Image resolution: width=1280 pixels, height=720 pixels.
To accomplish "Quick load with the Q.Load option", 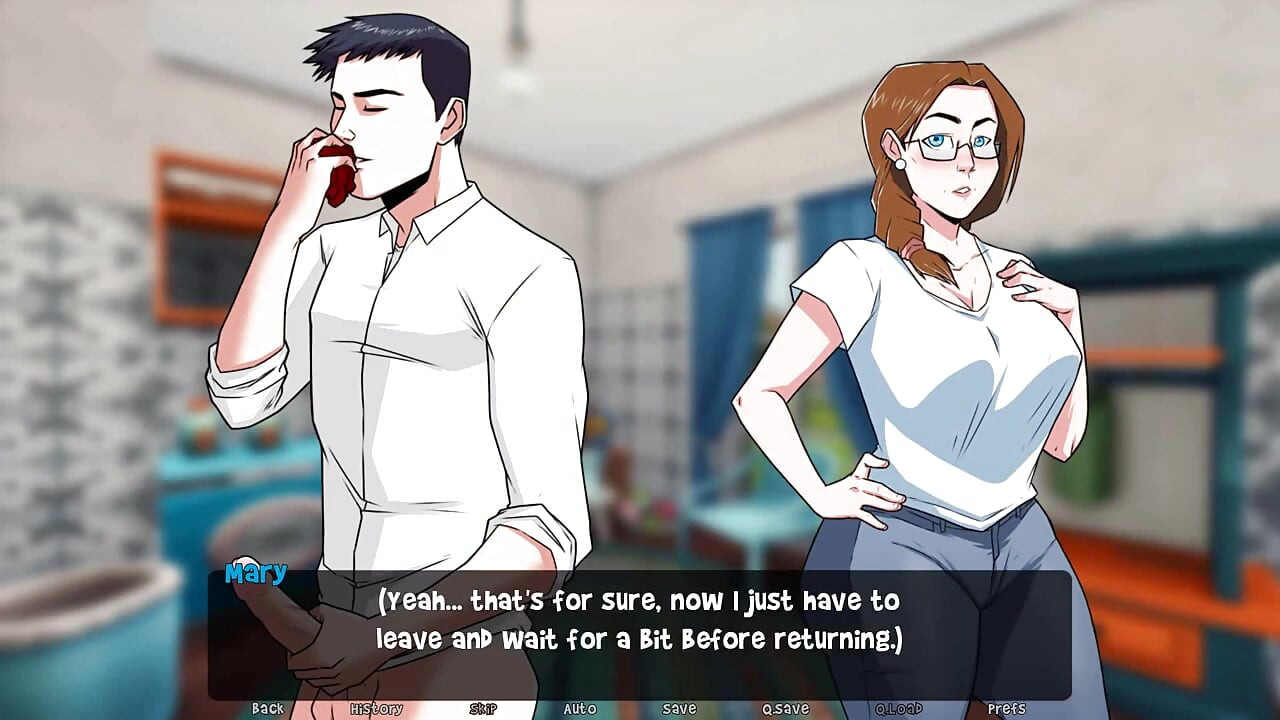I will [x=898, y=708].
